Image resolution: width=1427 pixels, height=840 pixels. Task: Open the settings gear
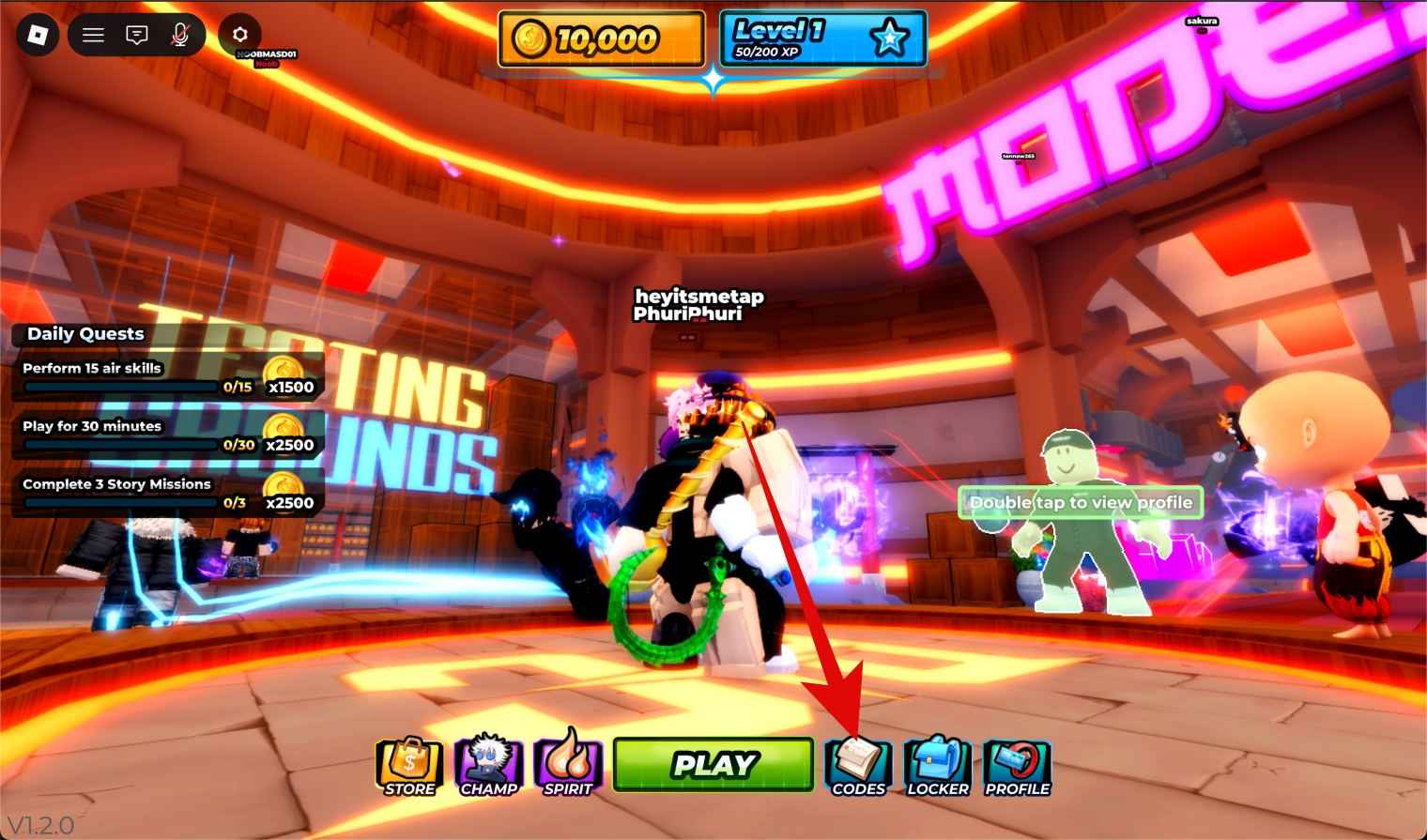click(x=239, y=35)
